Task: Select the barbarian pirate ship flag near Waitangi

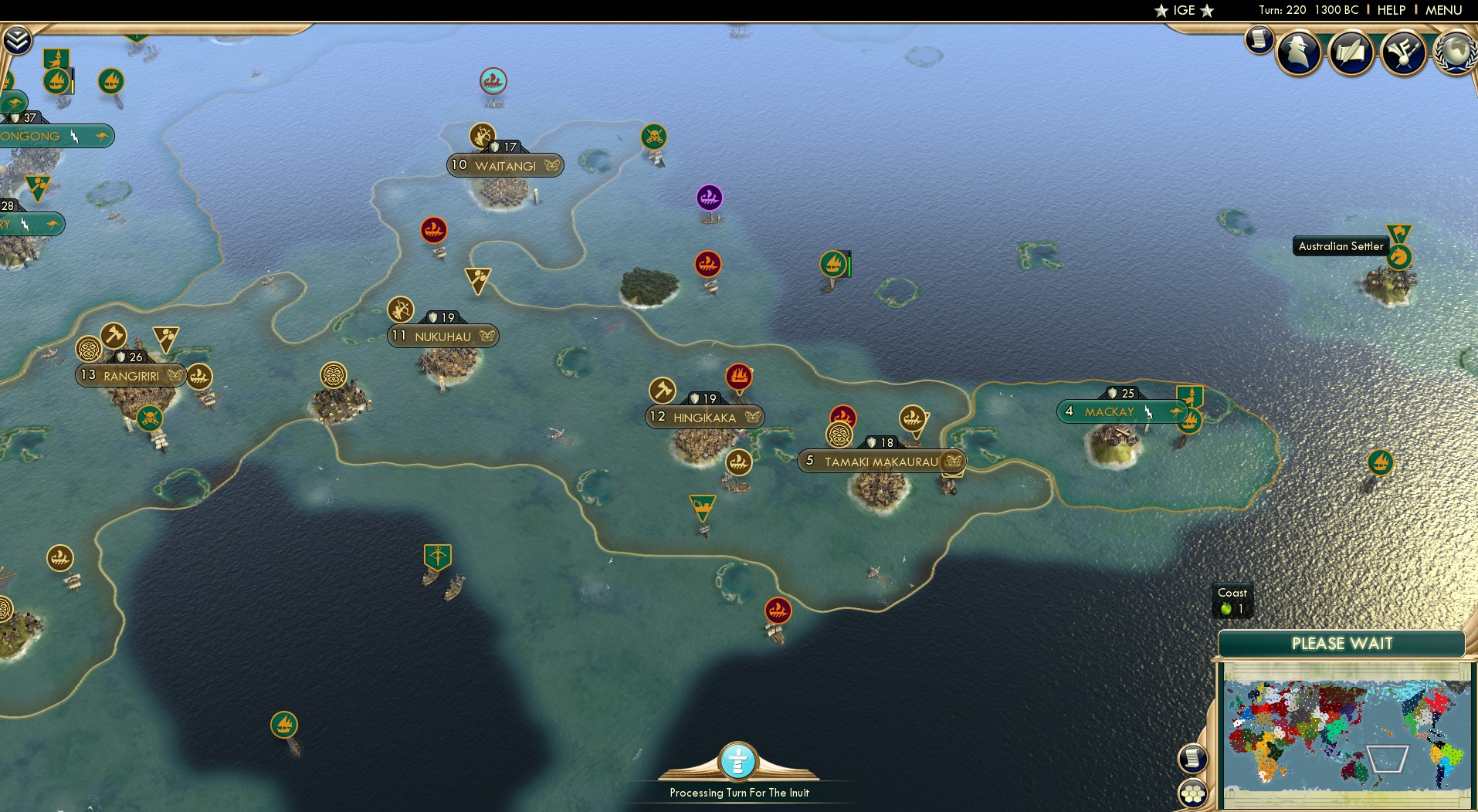Action: coord(656,136)
